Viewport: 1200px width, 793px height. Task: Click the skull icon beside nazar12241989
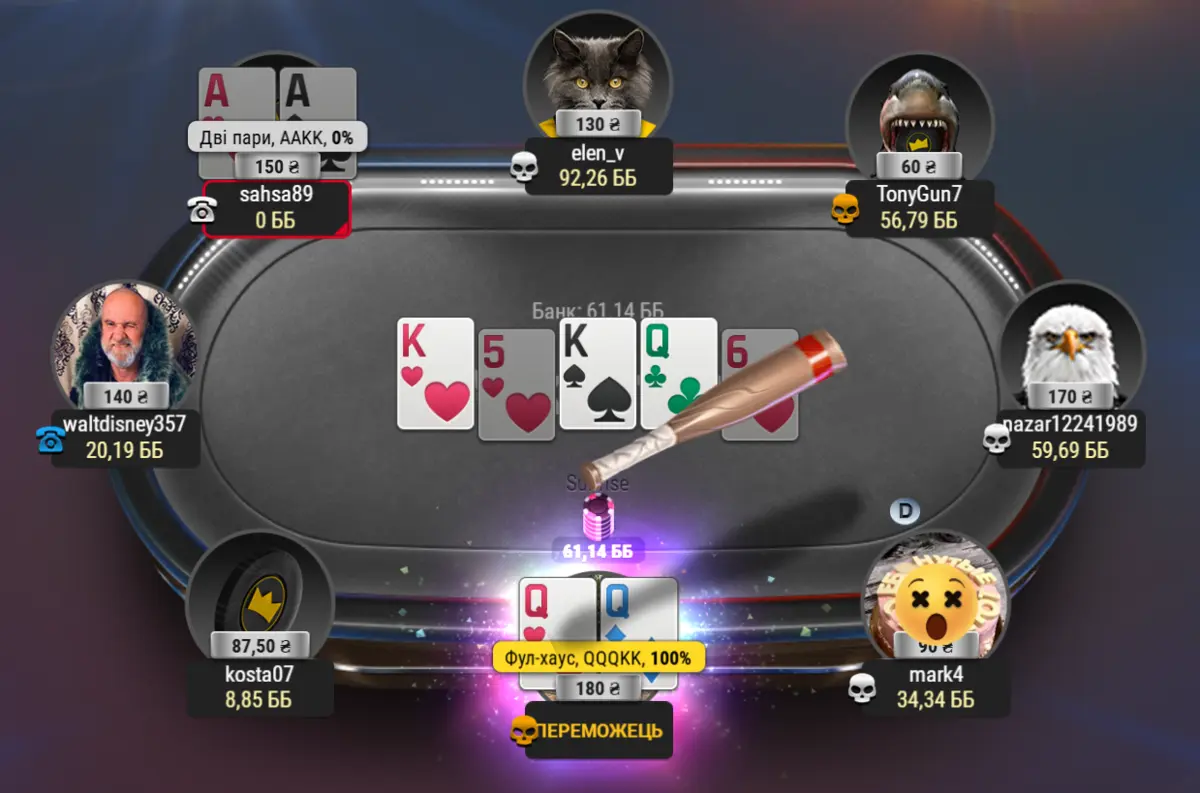pos(996,438)
